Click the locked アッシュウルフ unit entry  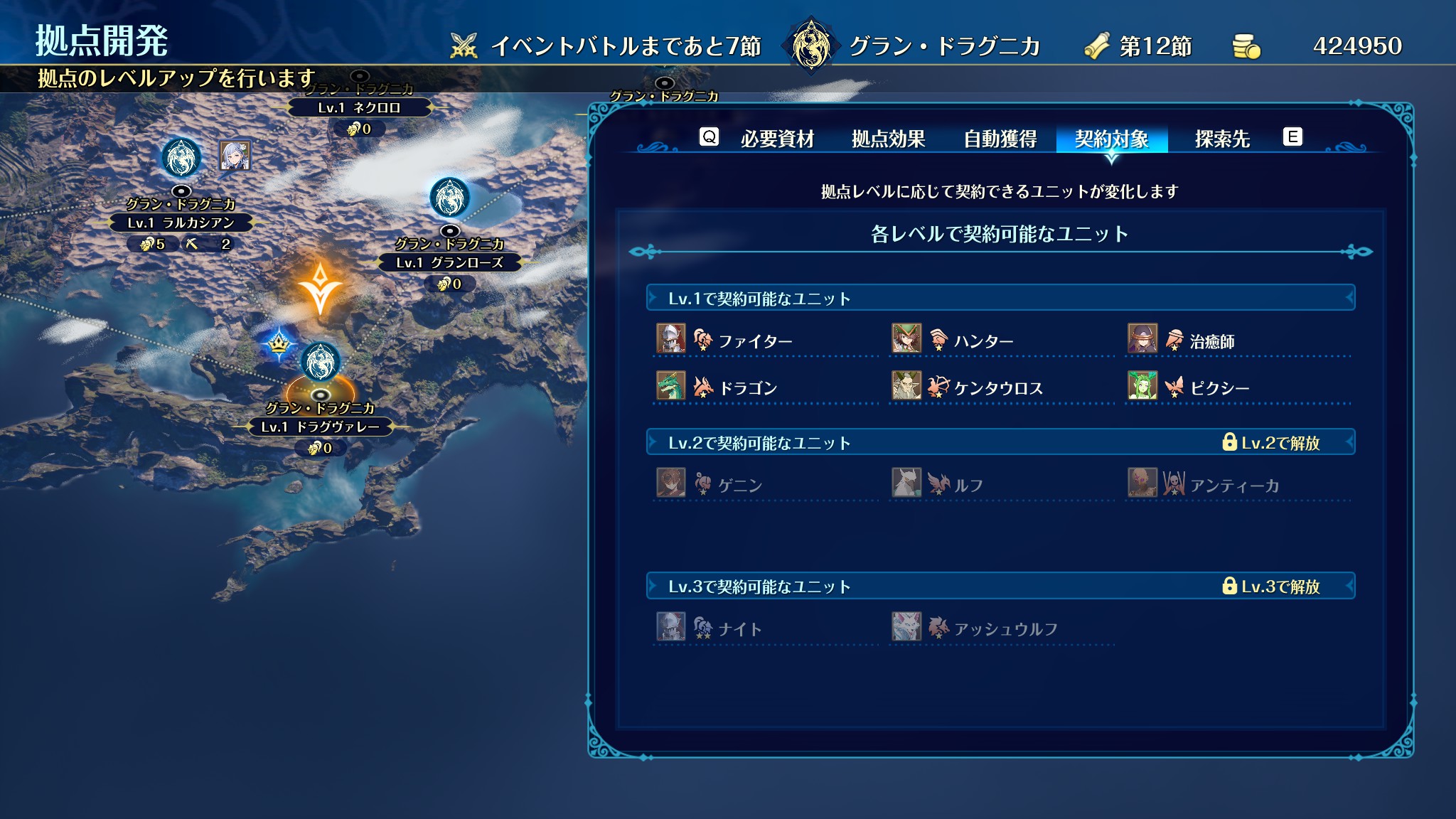tap(1005, 629)
